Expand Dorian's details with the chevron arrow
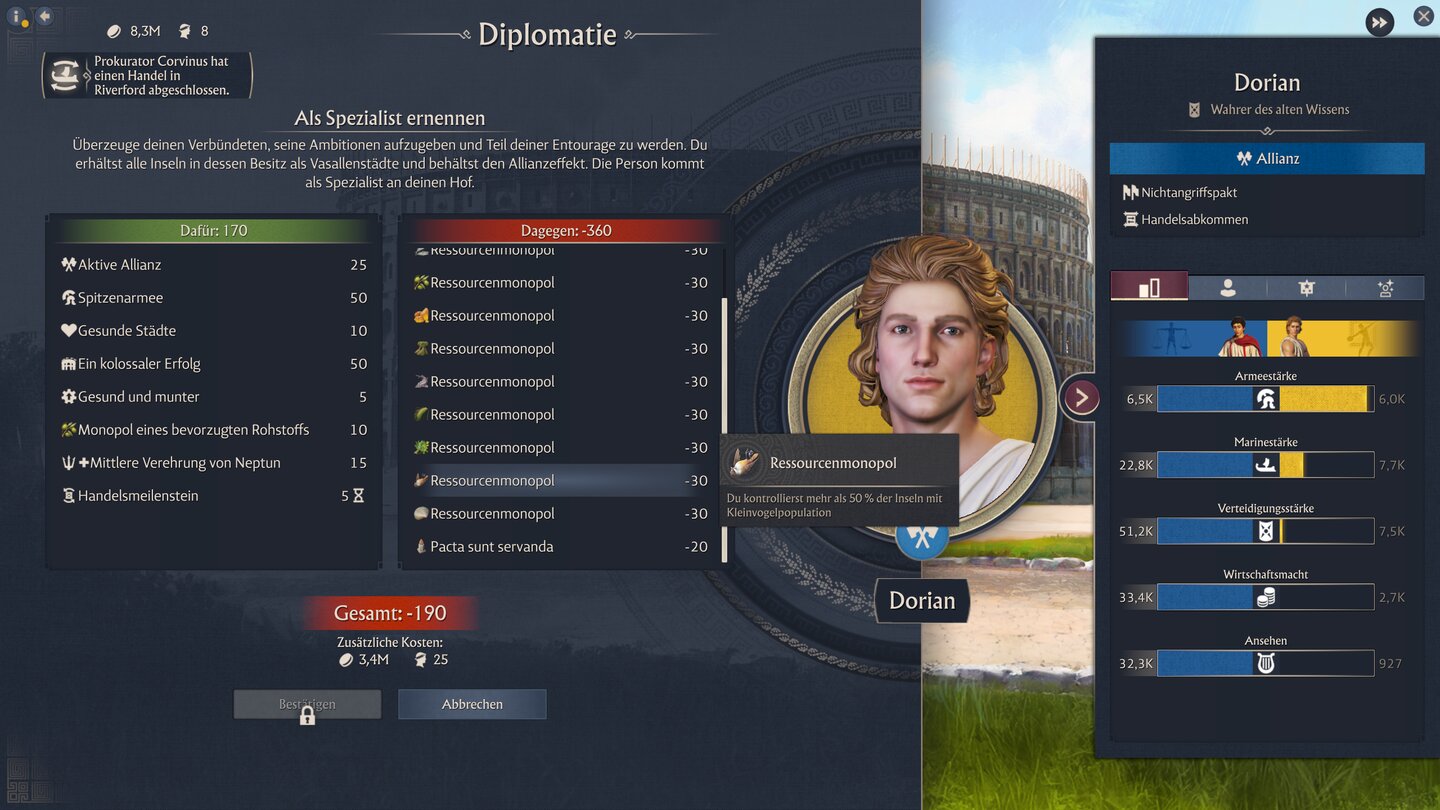Image resolution: width=1440 pixels, height=810 pixels. point(1080,396)
